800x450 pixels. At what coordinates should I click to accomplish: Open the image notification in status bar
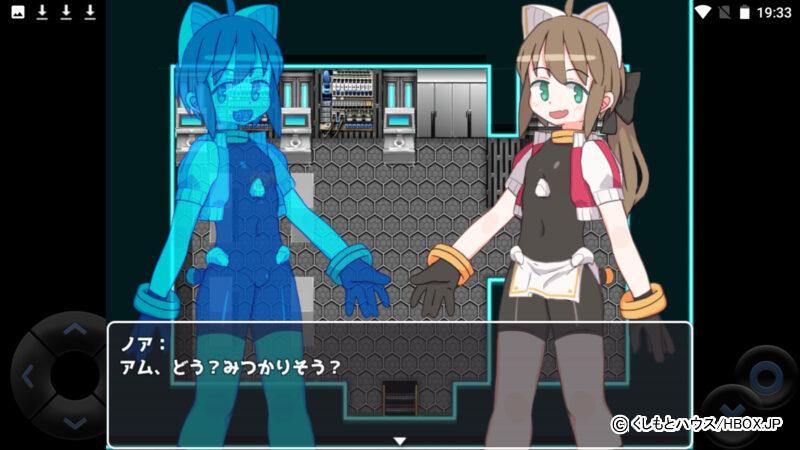[x=18, y=12]
